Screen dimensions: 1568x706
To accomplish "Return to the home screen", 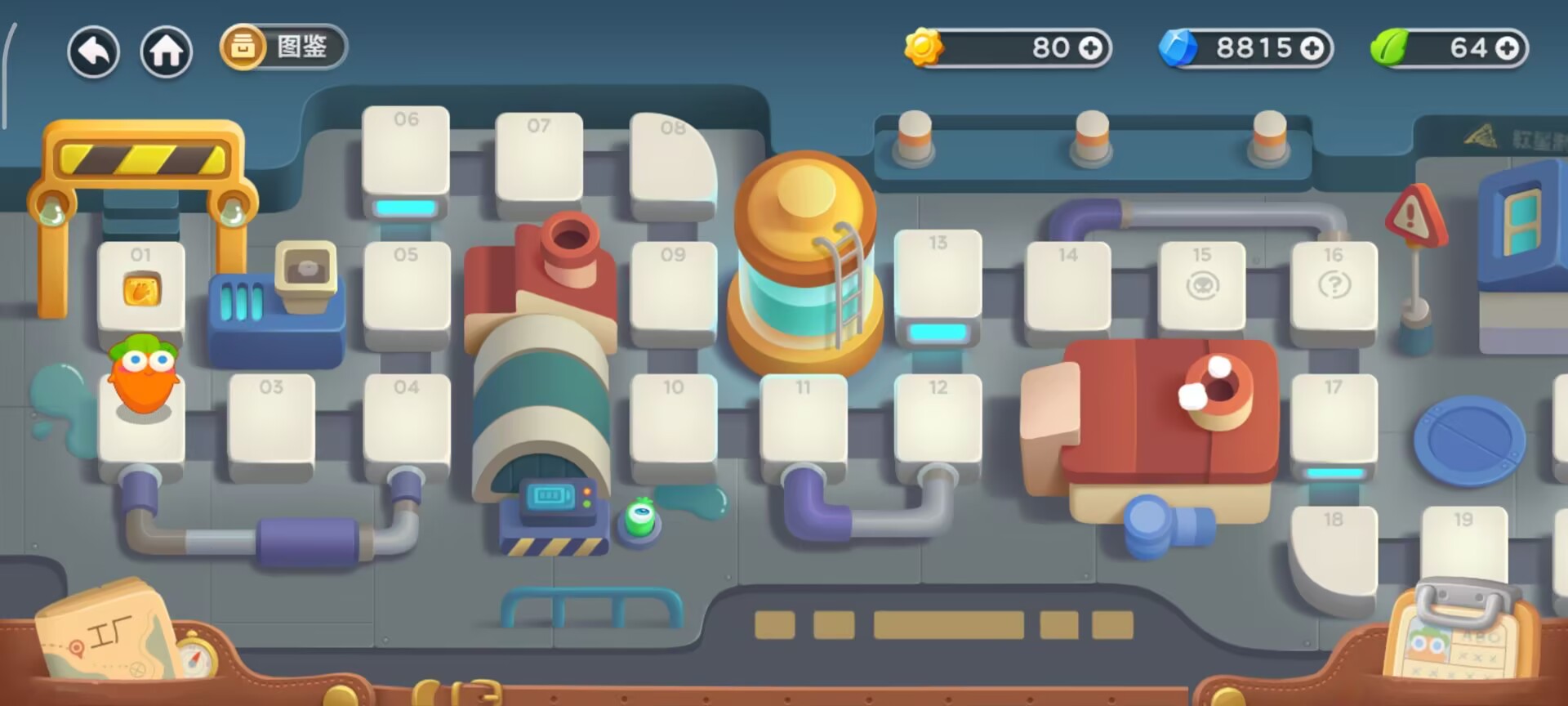I will pos(167,52).
